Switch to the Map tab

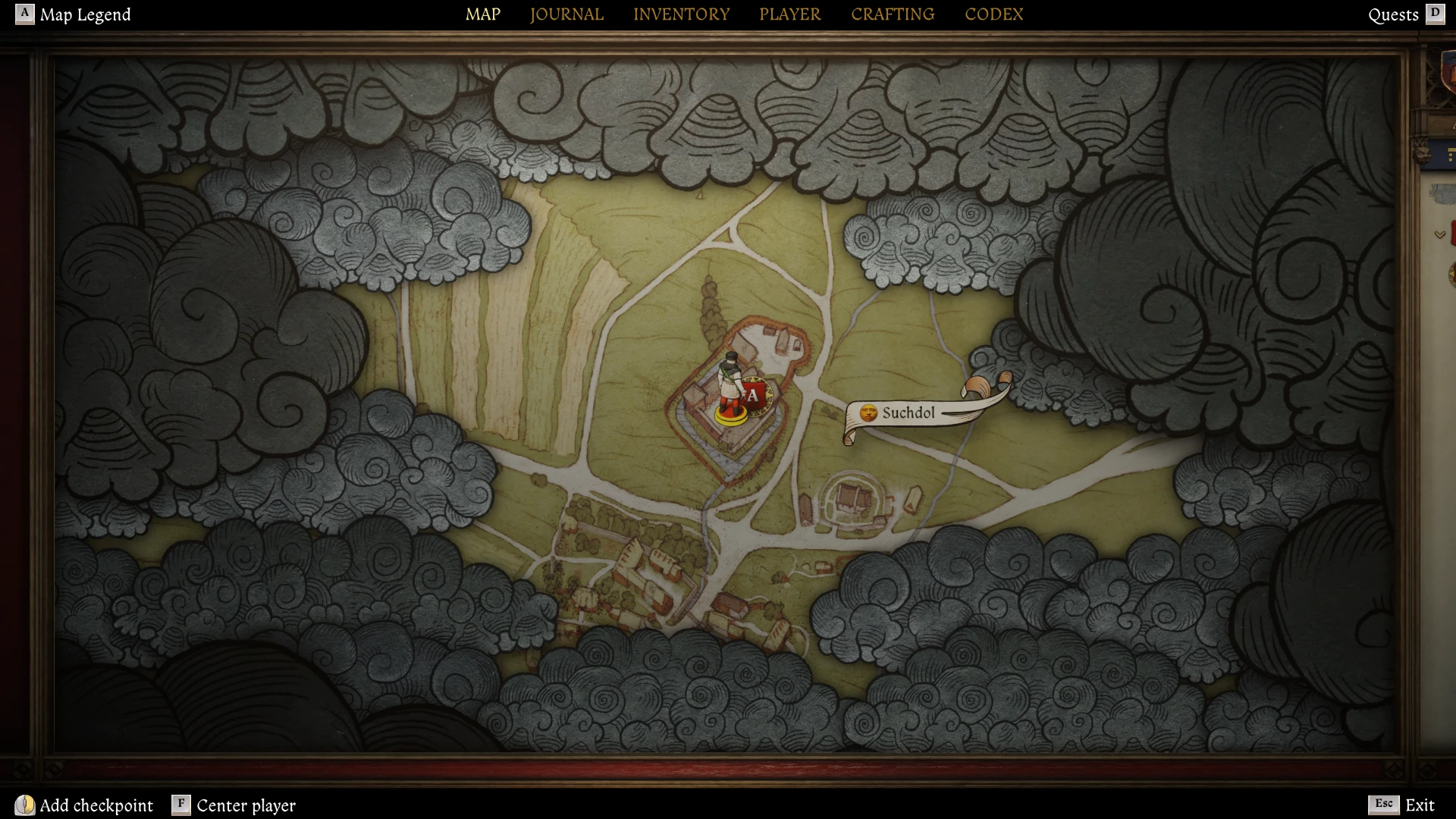(482, 14)
